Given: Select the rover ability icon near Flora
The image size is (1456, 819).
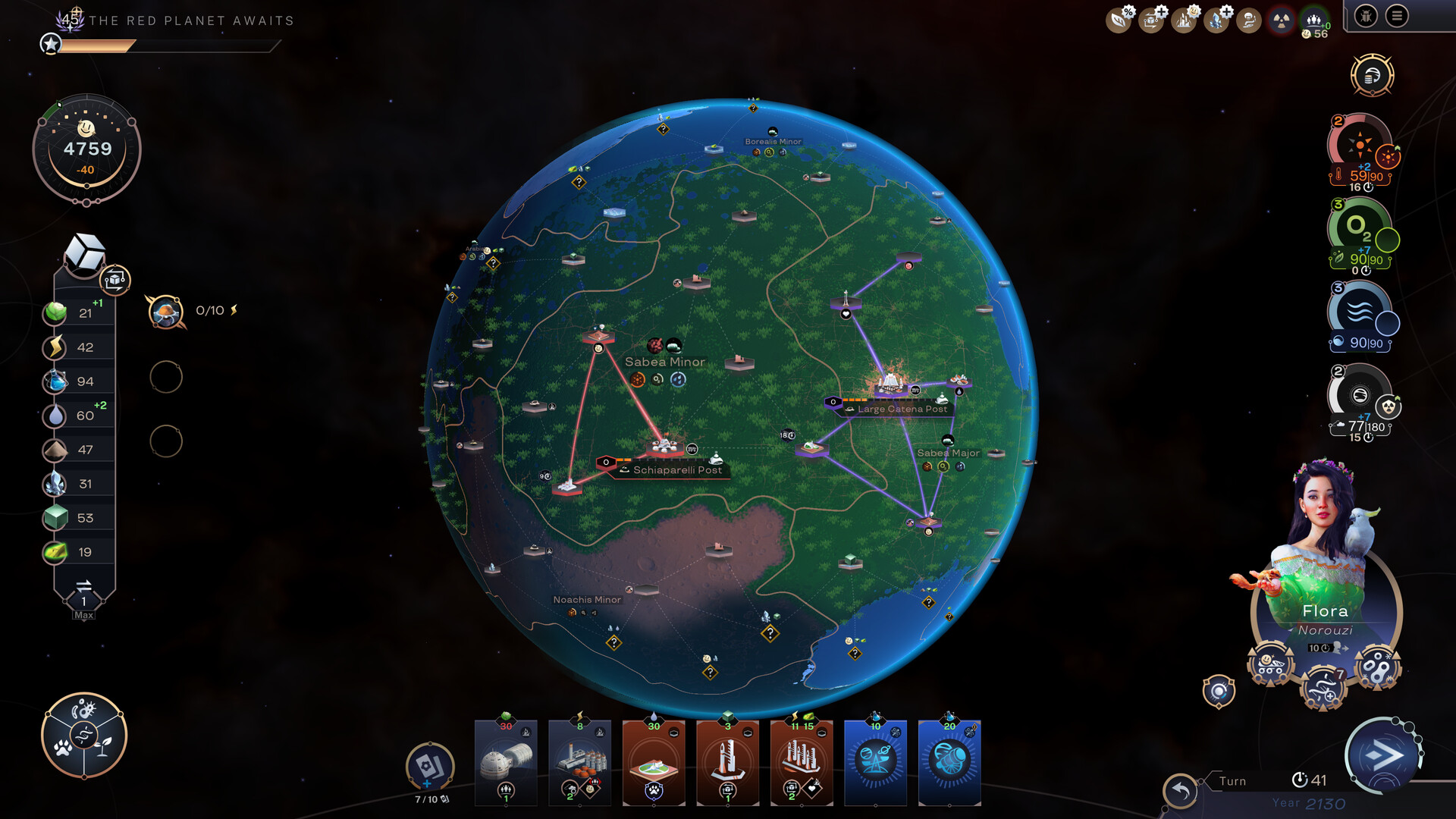Looking at the screenshot, I should (1270, 664).
